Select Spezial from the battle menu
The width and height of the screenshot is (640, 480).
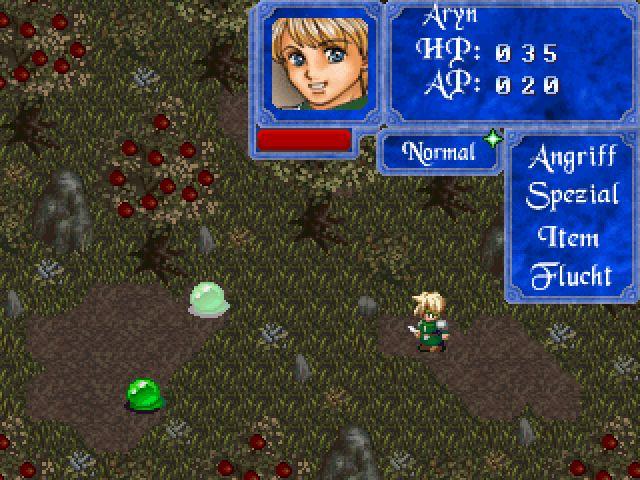coord(572,196)
